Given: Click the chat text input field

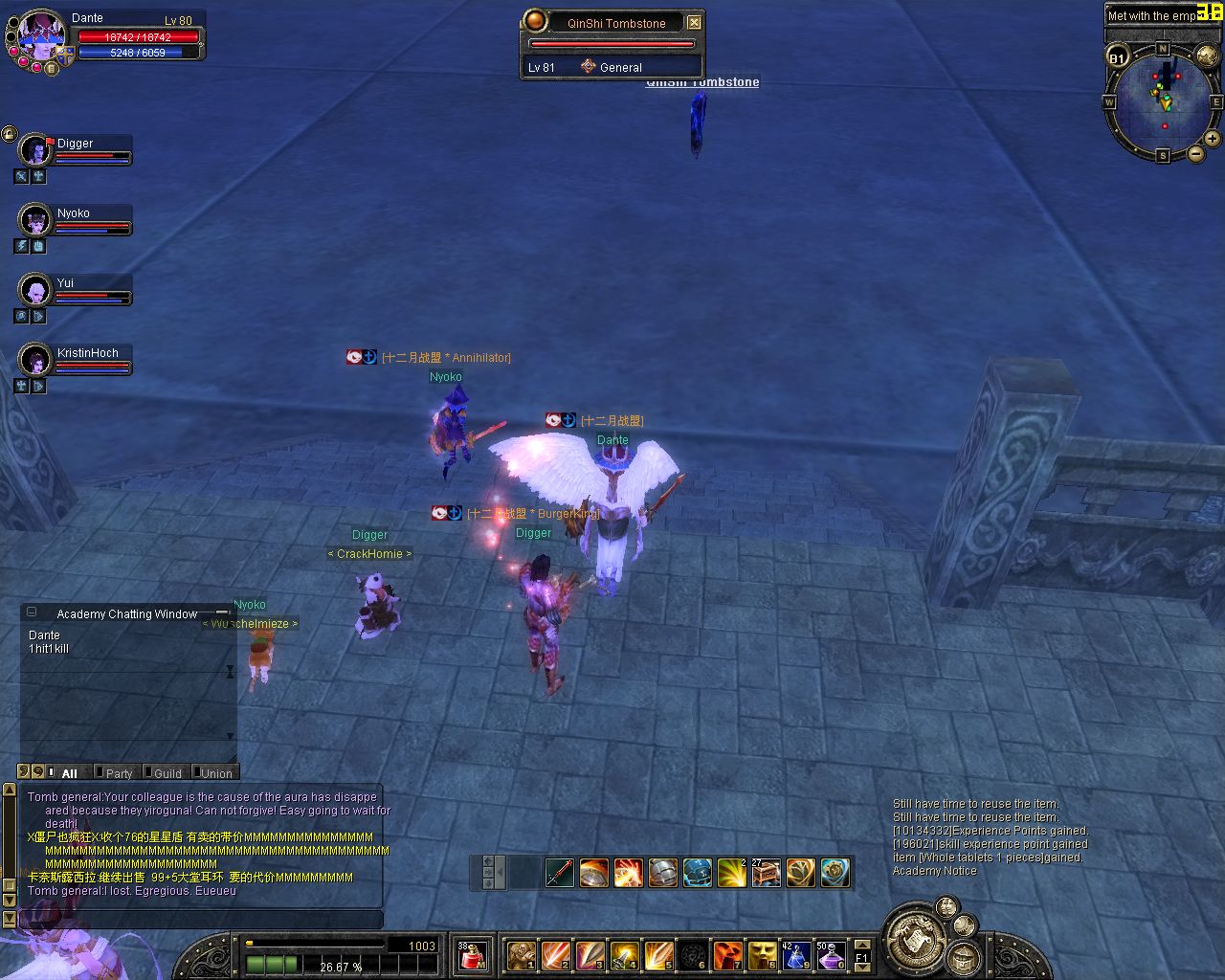Looking at the screenshot, I should point(201,919).
